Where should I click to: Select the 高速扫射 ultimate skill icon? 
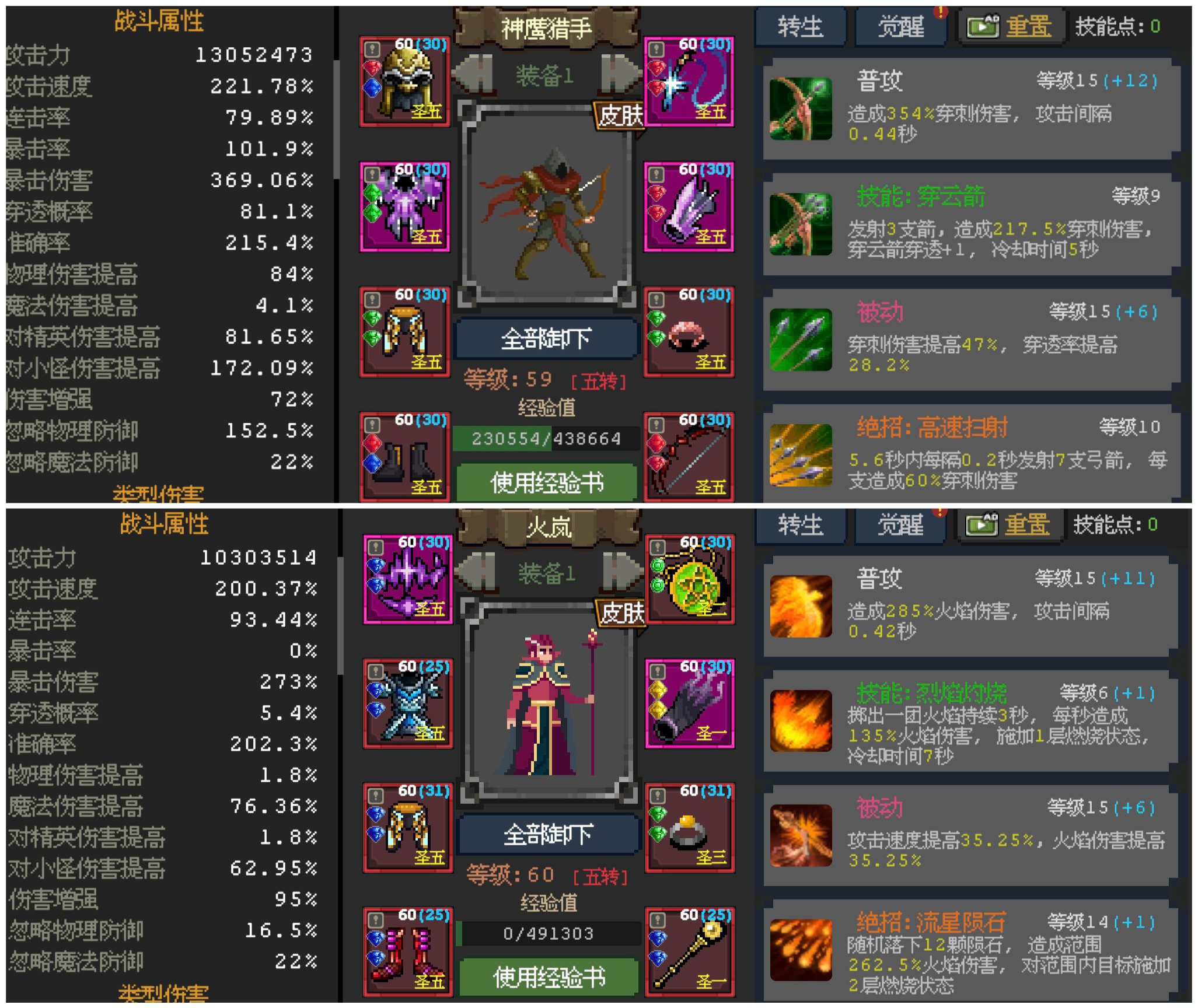click(802, 456)
